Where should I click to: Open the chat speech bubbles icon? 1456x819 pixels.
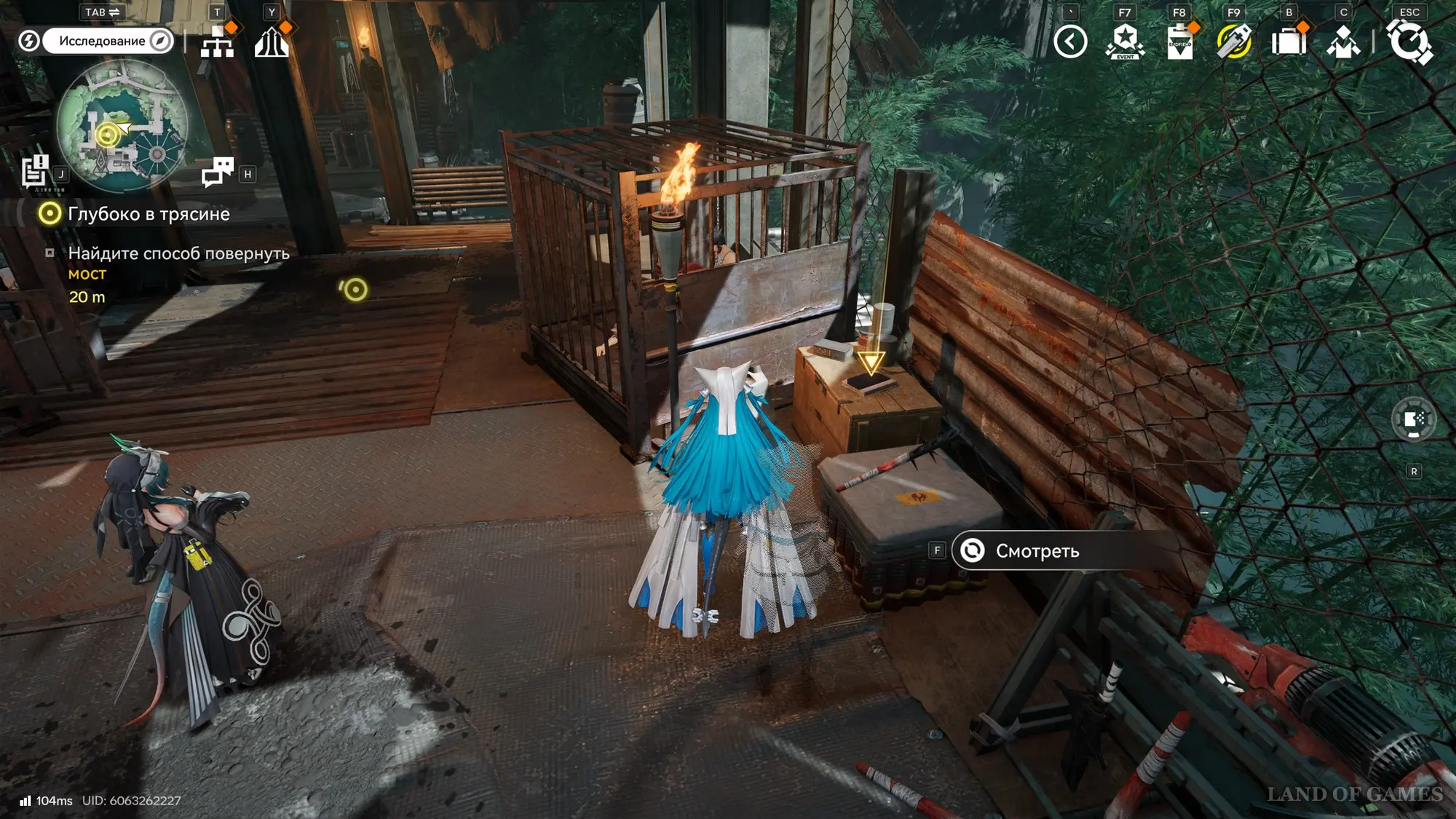(218, 172)
